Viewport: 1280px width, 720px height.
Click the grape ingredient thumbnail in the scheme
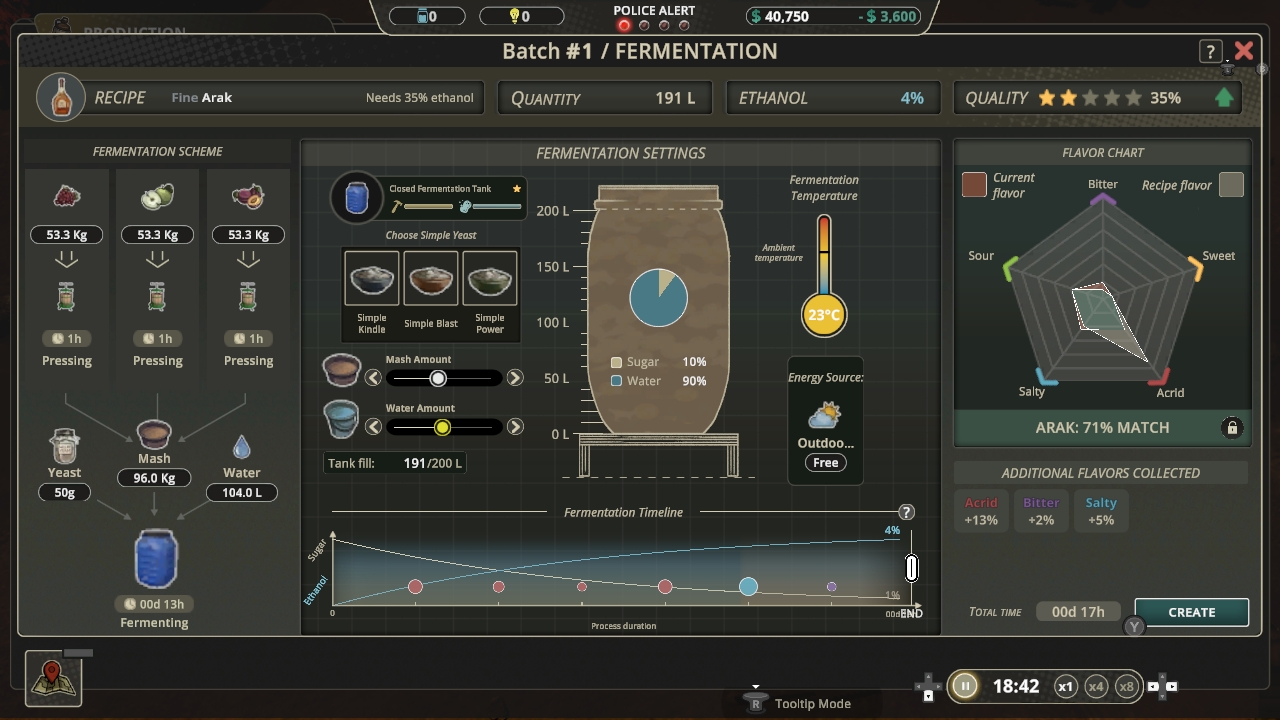66,195
